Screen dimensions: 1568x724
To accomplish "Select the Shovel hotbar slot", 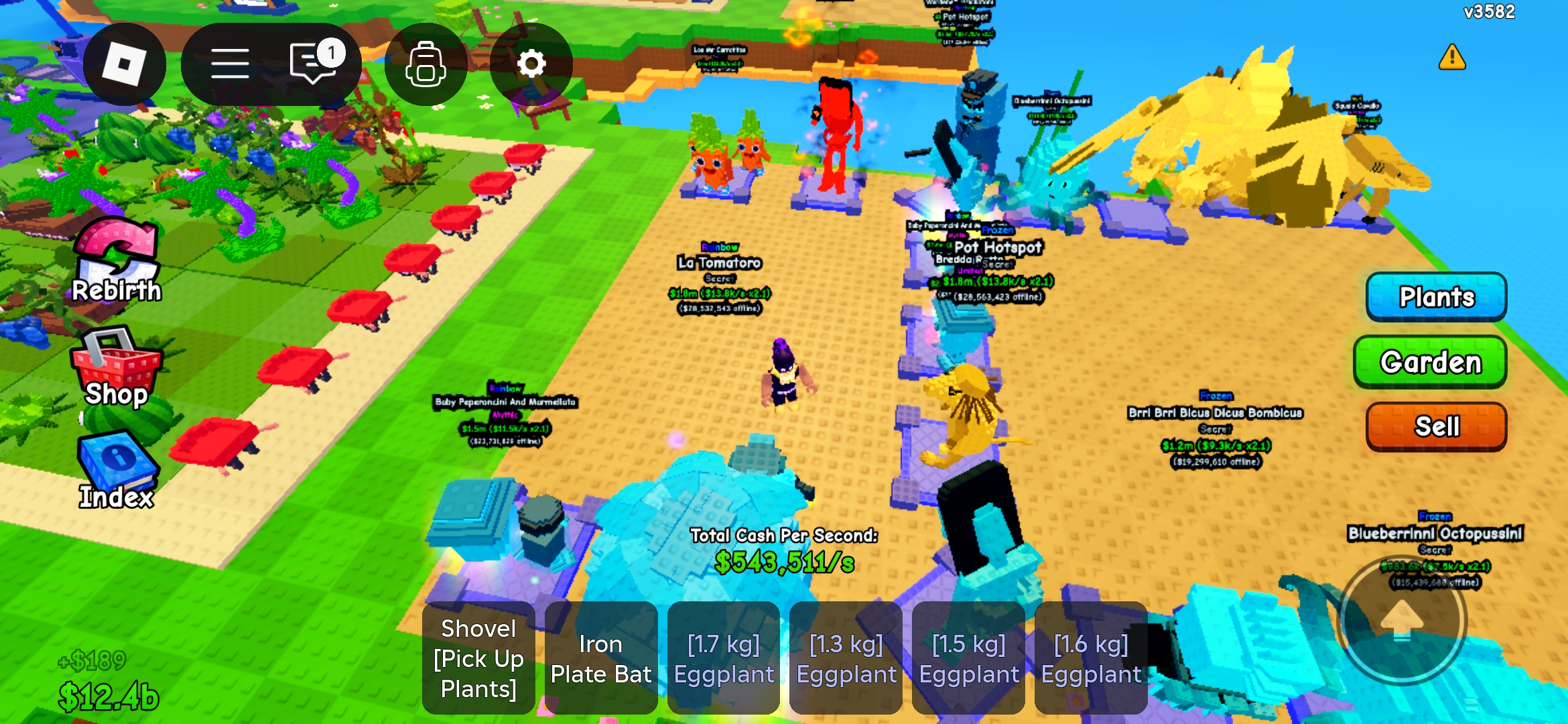I will (x=478, y=658).
